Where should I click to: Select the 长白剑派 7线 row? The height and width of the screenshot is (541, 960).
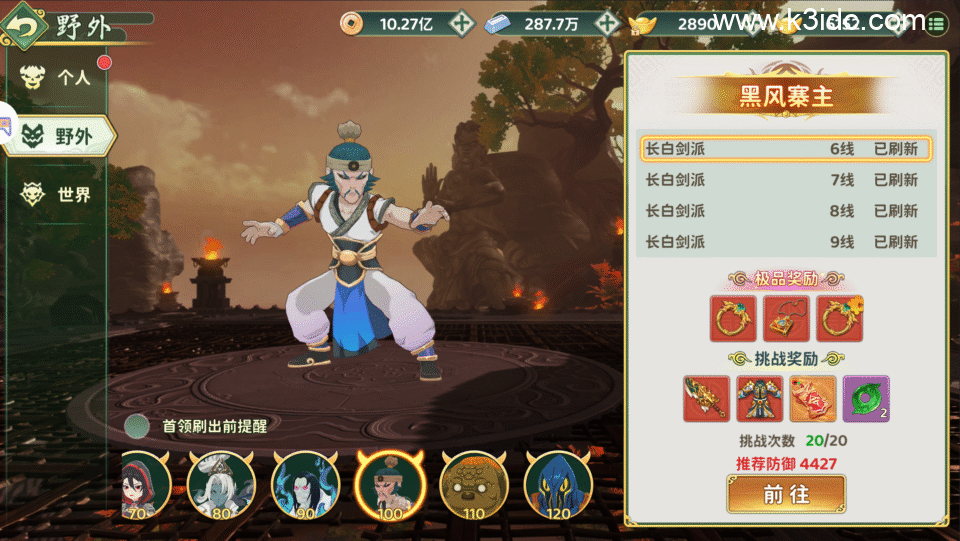click(x=786, y=180)
